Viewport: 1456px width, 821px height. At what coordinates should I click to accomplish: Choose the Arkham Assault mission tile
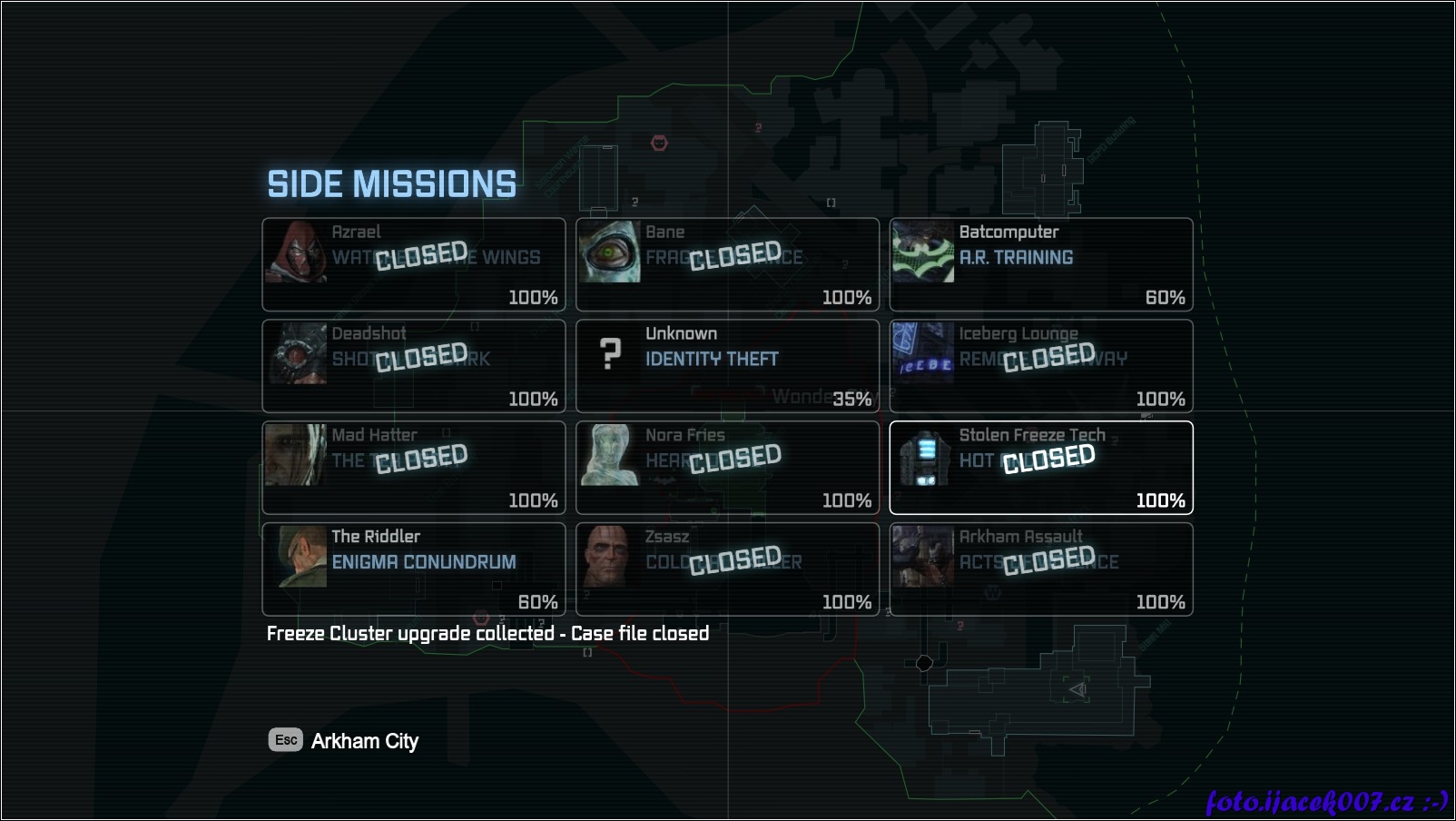(1041, 569)
